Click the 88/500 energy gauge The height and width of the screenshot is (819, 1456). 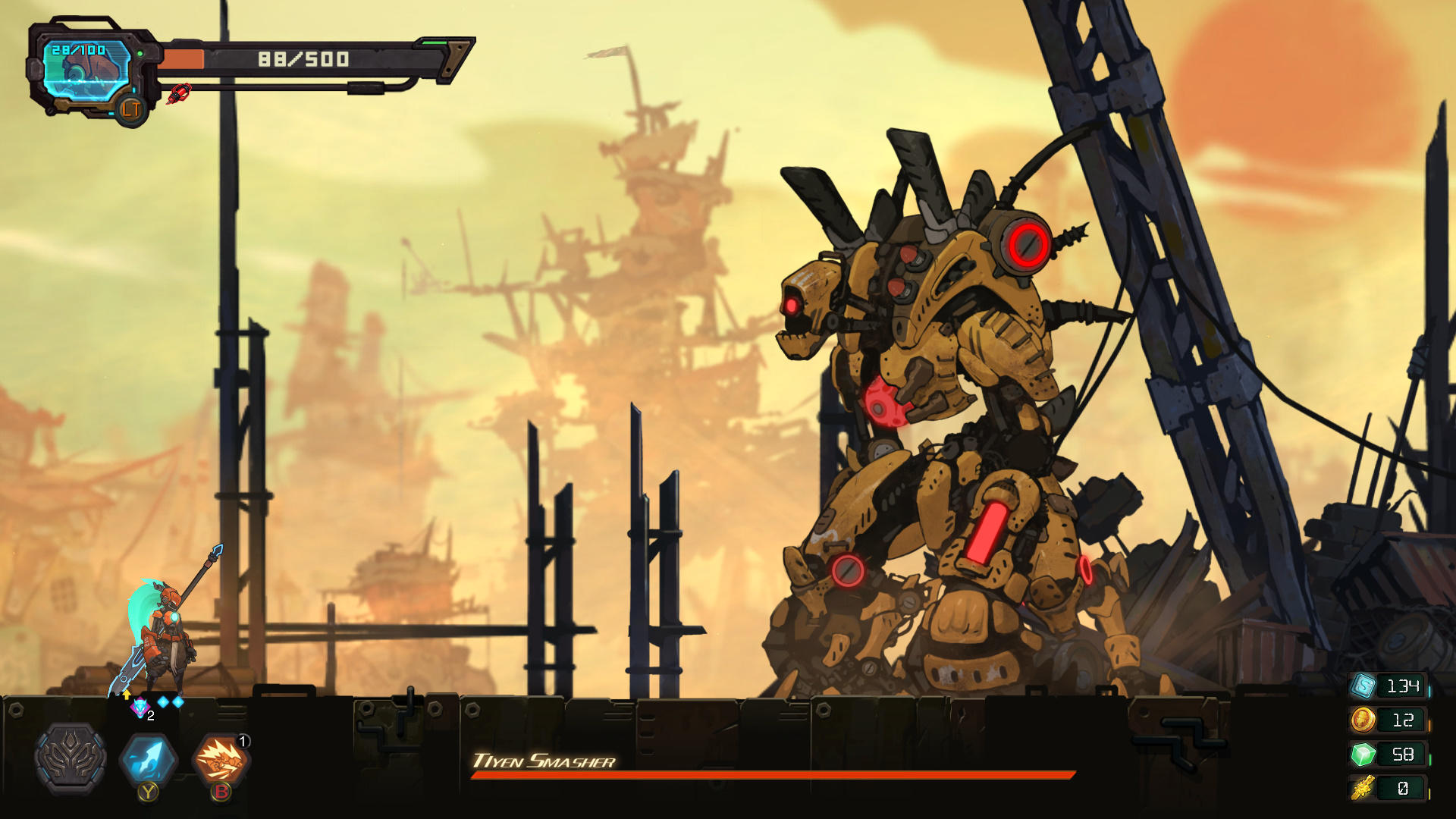[303, 59]
